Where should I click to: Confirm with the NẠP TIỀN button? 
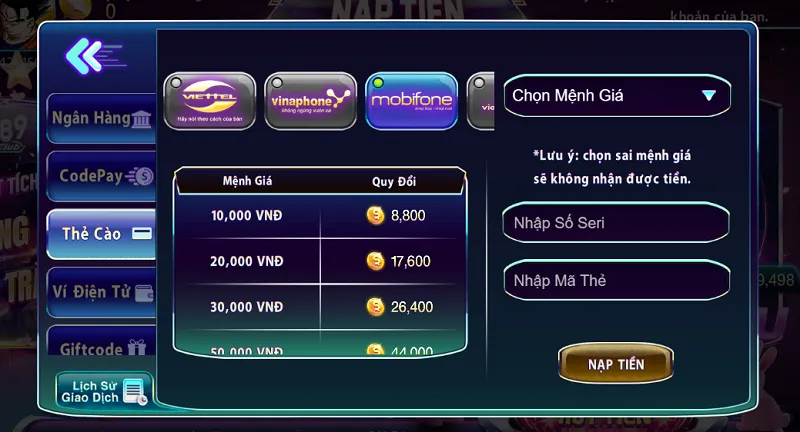click(616, 364)
